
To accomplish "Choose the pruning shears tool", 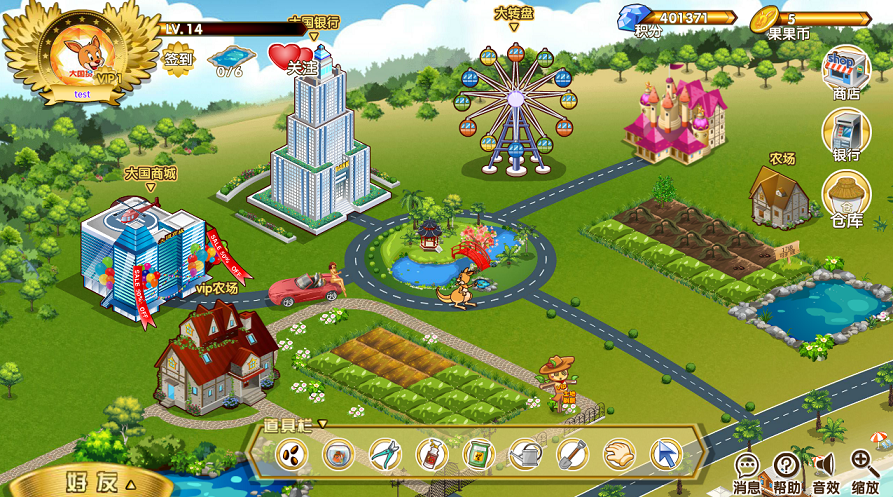I will point(385,455).
